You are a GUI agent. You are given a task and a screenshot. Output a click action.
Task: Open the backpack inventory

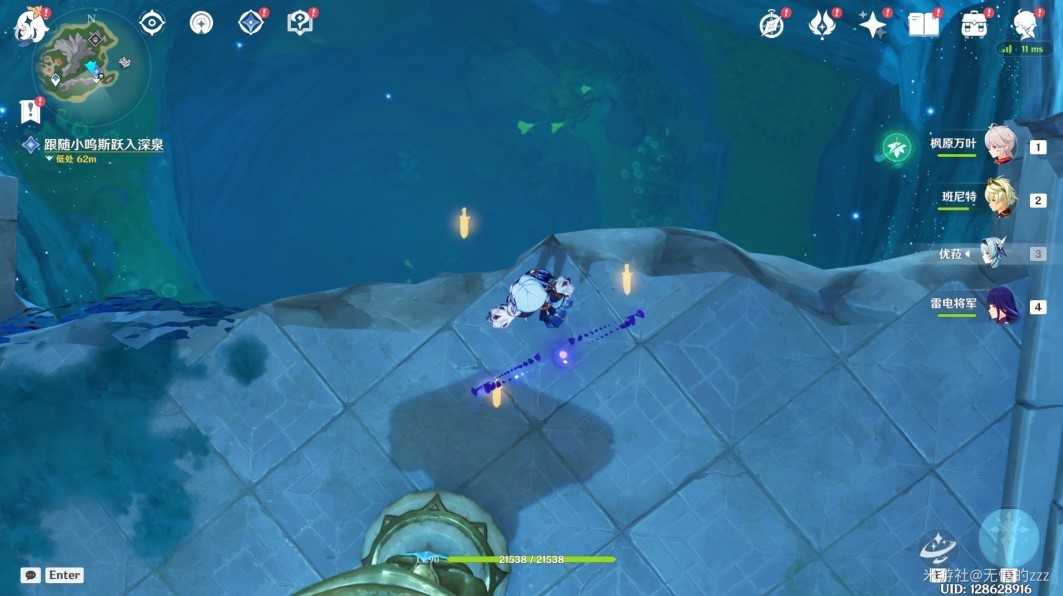(974, 25)
